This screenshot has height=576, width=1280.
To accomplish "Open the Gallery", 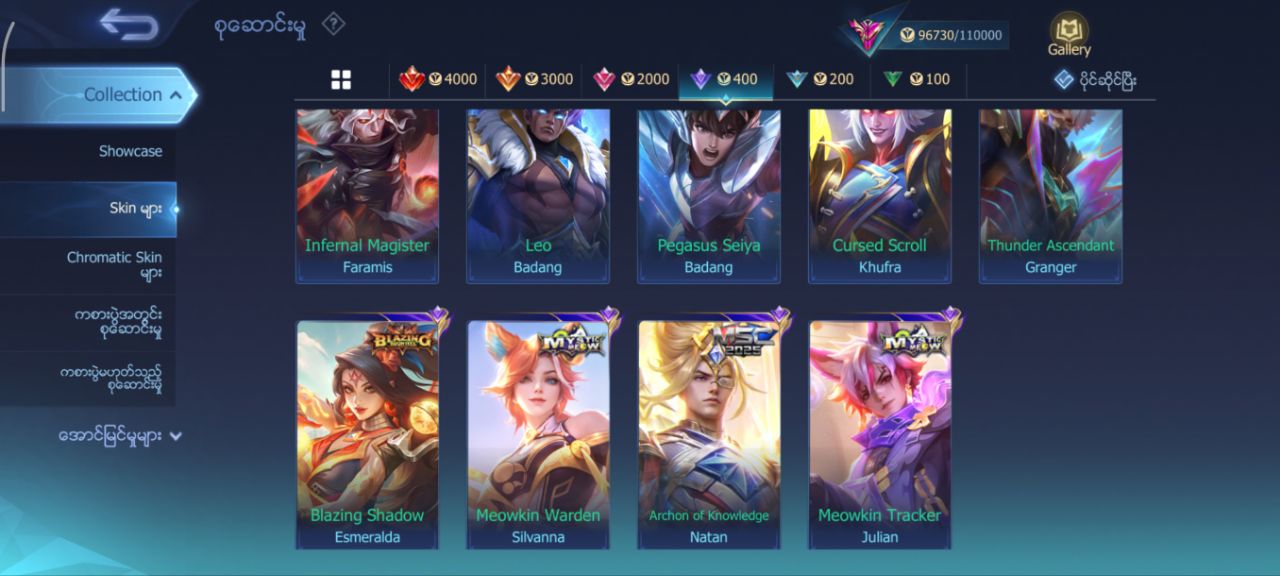I will point(1069,35).
